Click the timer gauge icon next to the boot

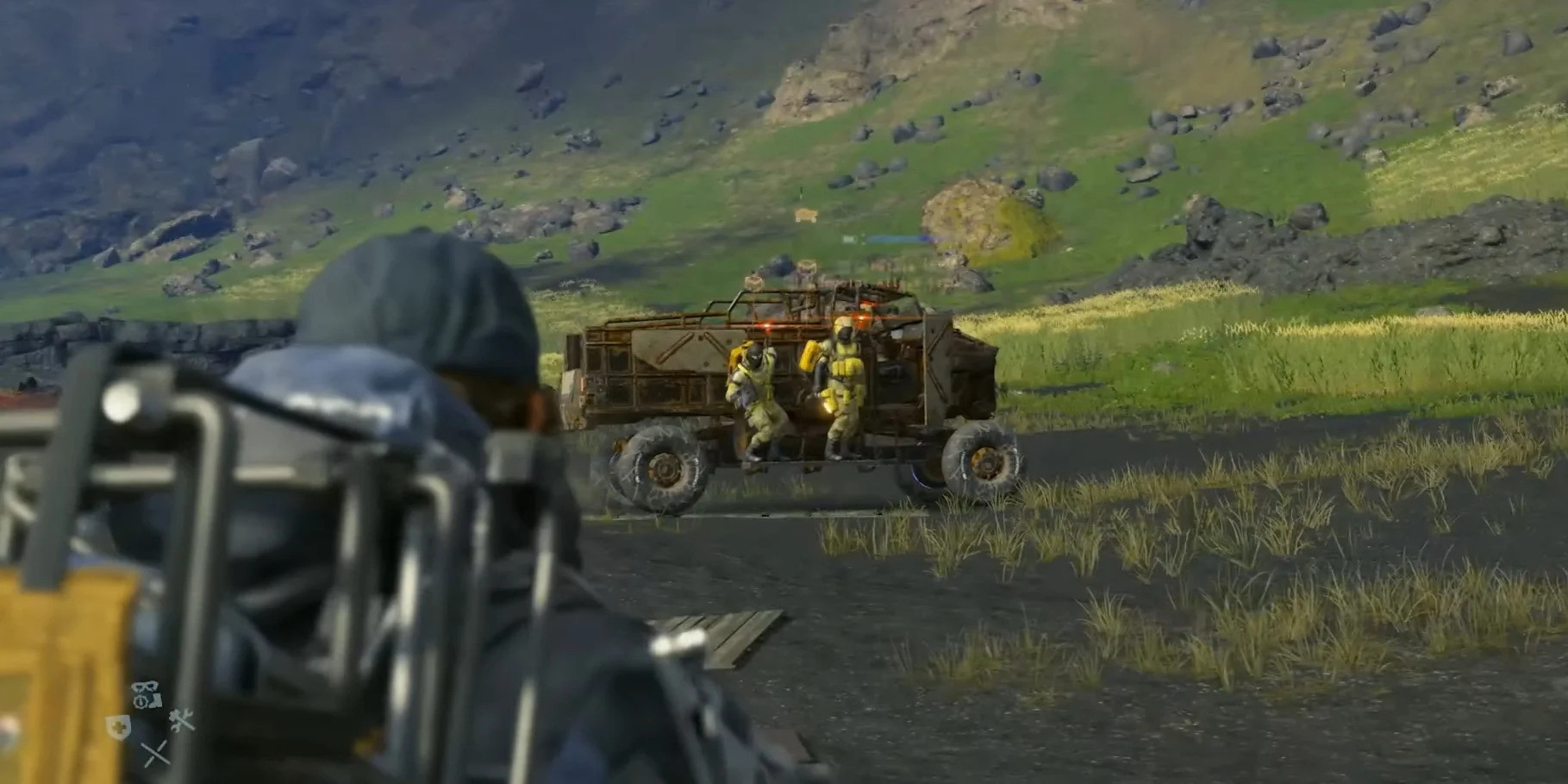tap(140, 701)
